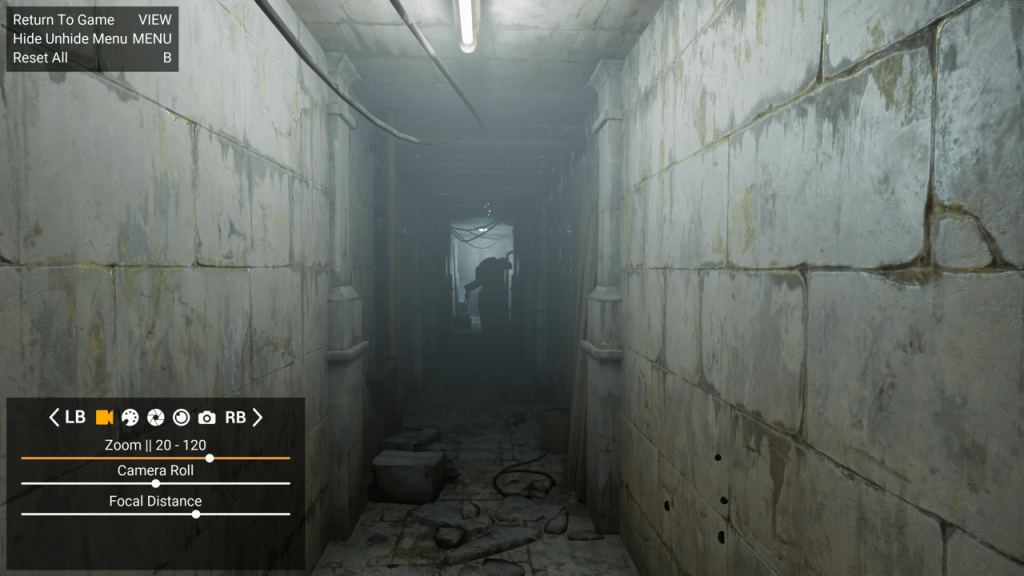
Task: Select the video camera settings tab
Action: pyautogui.click(x=104, y=417)
